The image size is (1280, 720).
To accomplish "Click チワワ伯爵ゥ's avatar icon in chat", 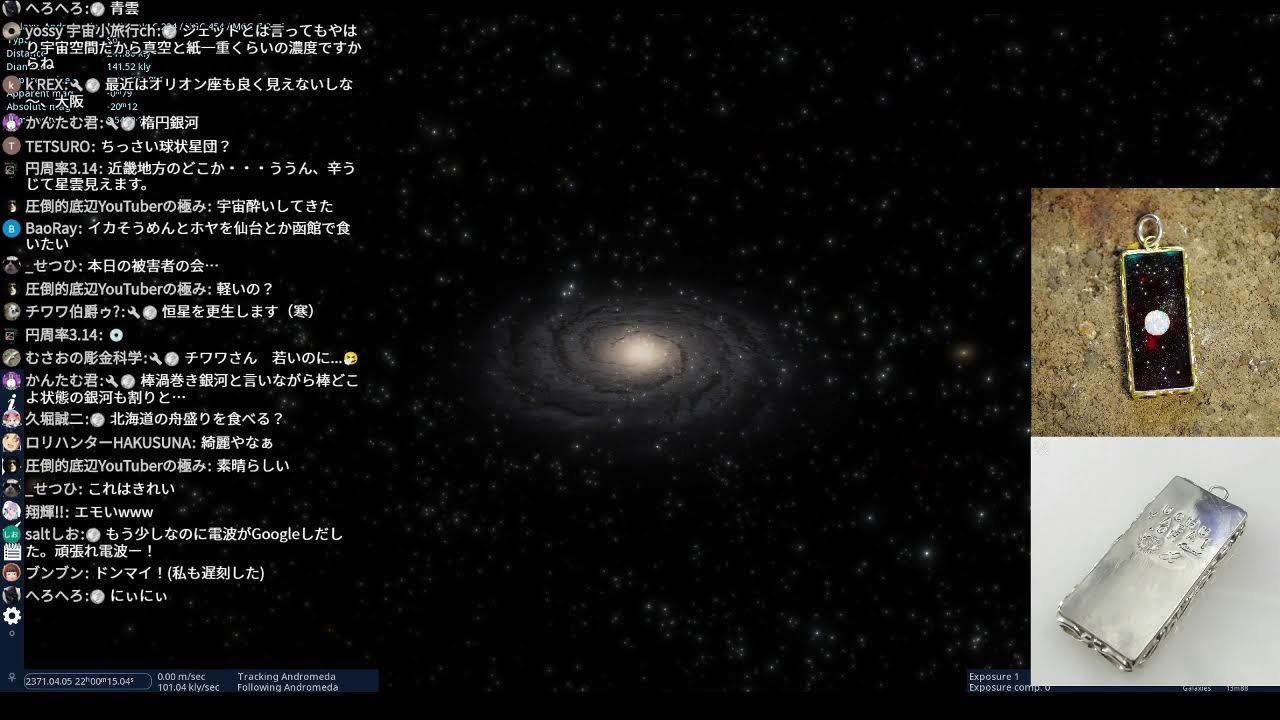I will (x=10, y=311).
